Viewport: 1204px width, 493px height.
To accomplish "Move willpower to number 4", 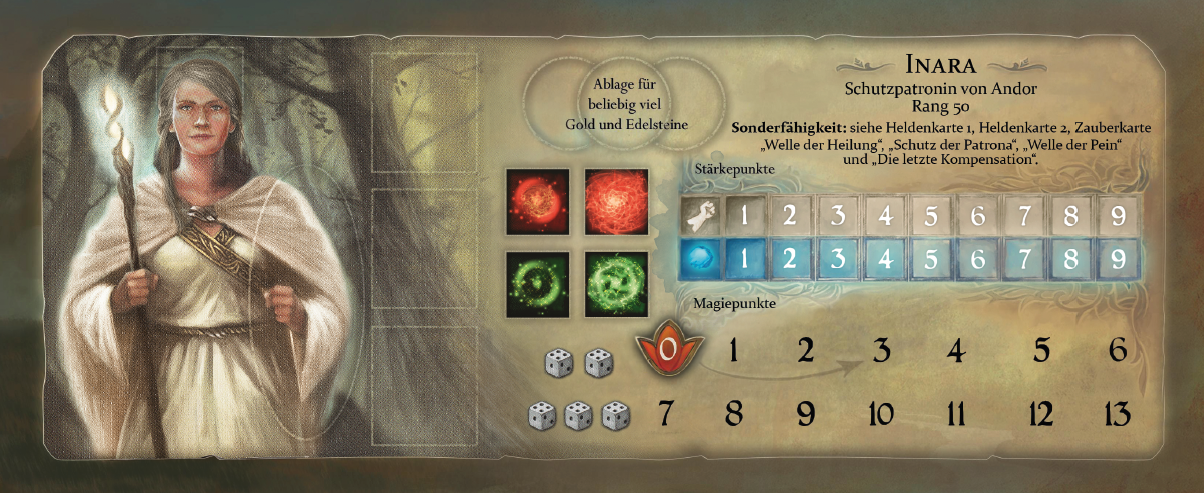I will coord(956,351).
